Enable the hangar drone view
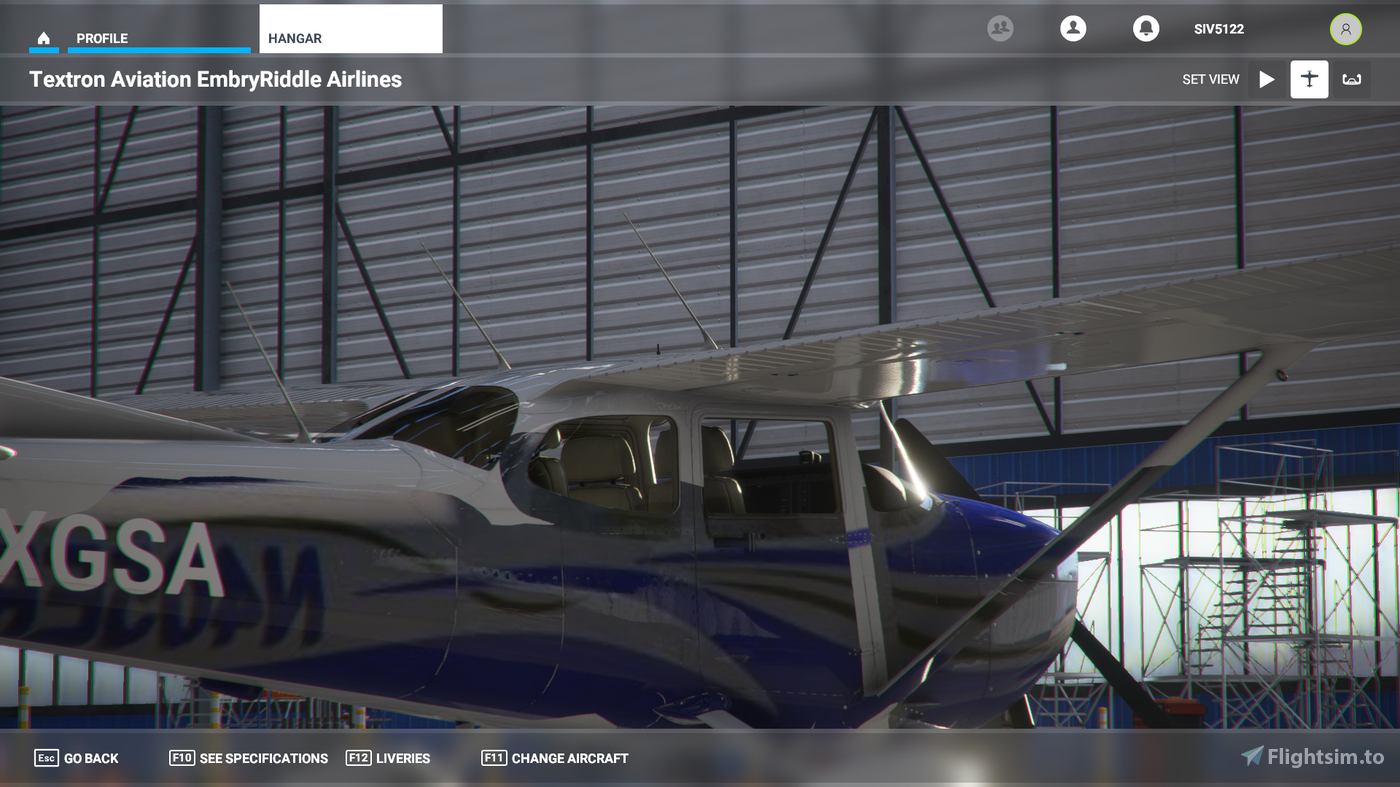 pos(1352,79)
